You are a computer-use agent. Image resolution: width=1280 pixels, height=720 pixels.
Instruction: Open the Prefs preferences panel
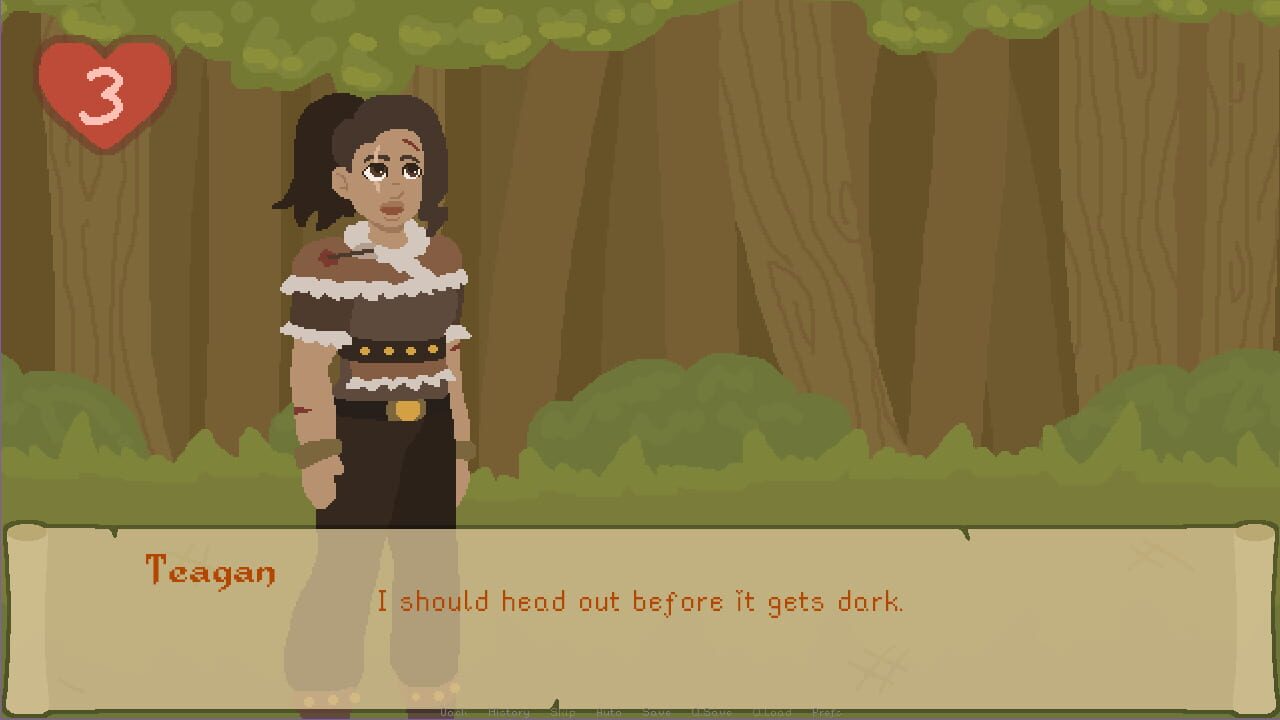click(826, 714)
